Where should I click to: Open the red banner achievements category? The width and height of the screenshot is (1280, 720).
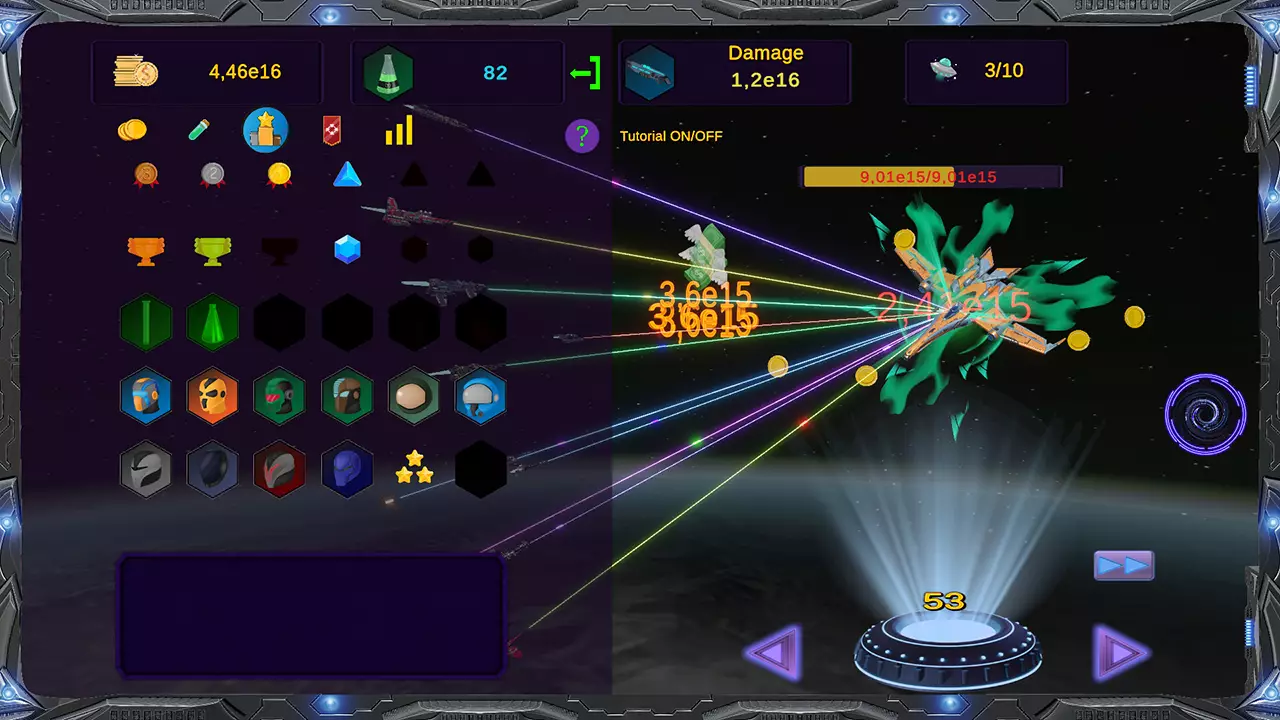(331, 129)
